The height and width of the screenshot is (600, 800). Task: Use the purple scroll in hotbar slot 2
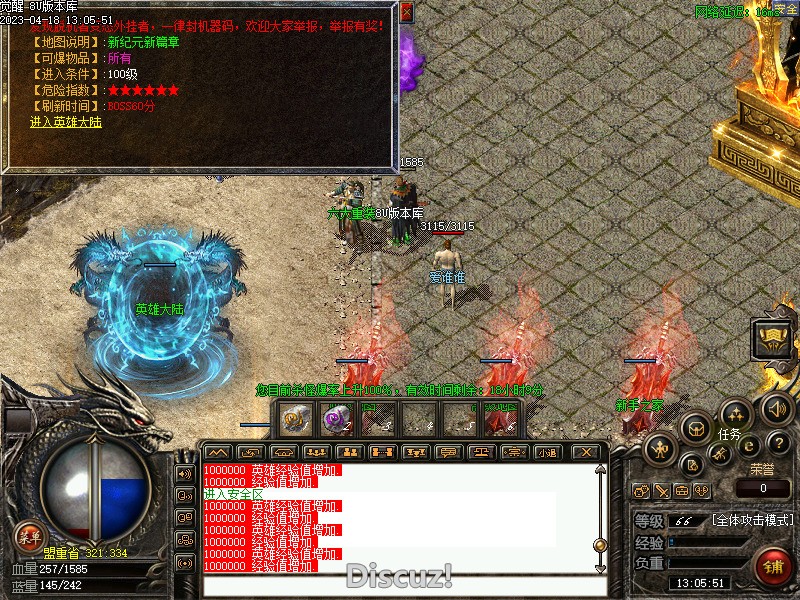338,420
